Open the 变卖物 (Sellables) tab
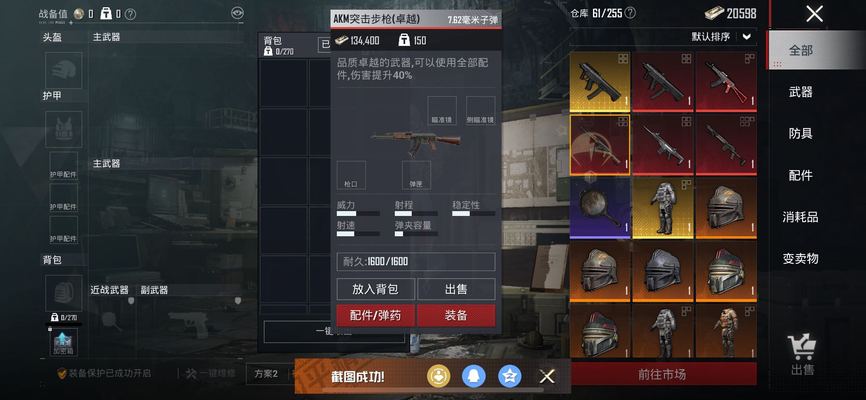 [801, 258]
